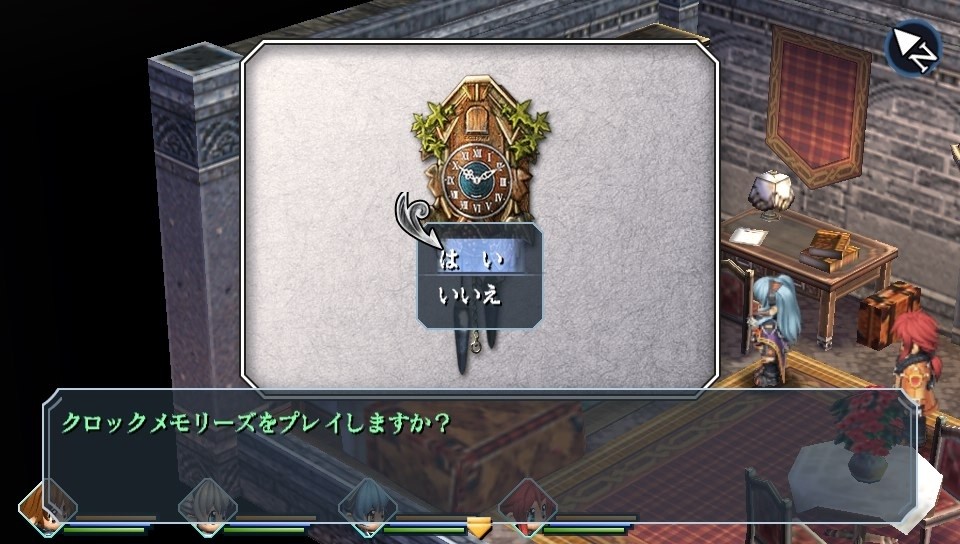This screenshot has height=544, width=960.
Task: Click the compass arrow icon
Action: click(913, 48)
